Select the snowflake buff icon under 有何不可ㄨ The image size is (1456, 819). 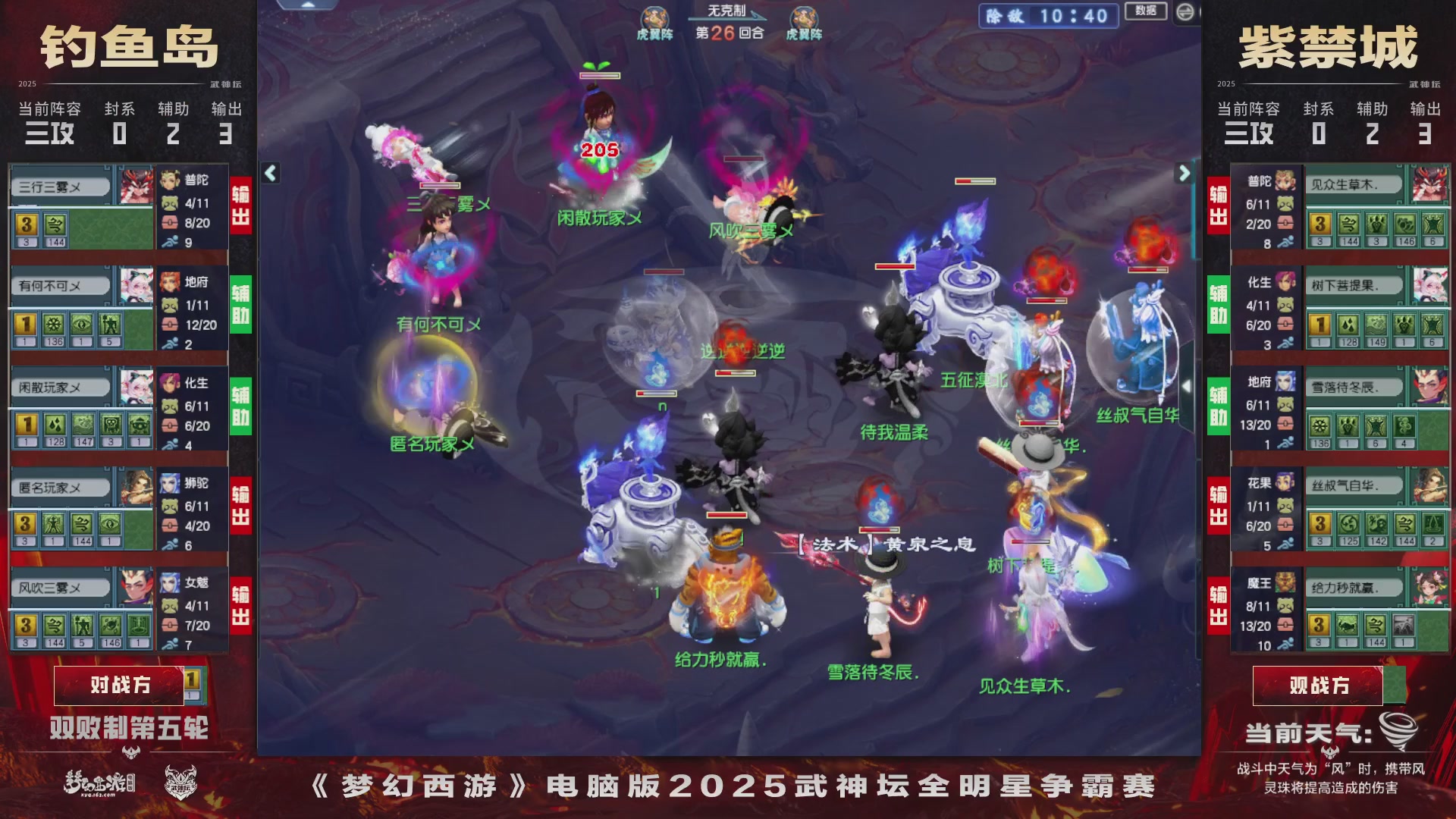pos(54,325)
